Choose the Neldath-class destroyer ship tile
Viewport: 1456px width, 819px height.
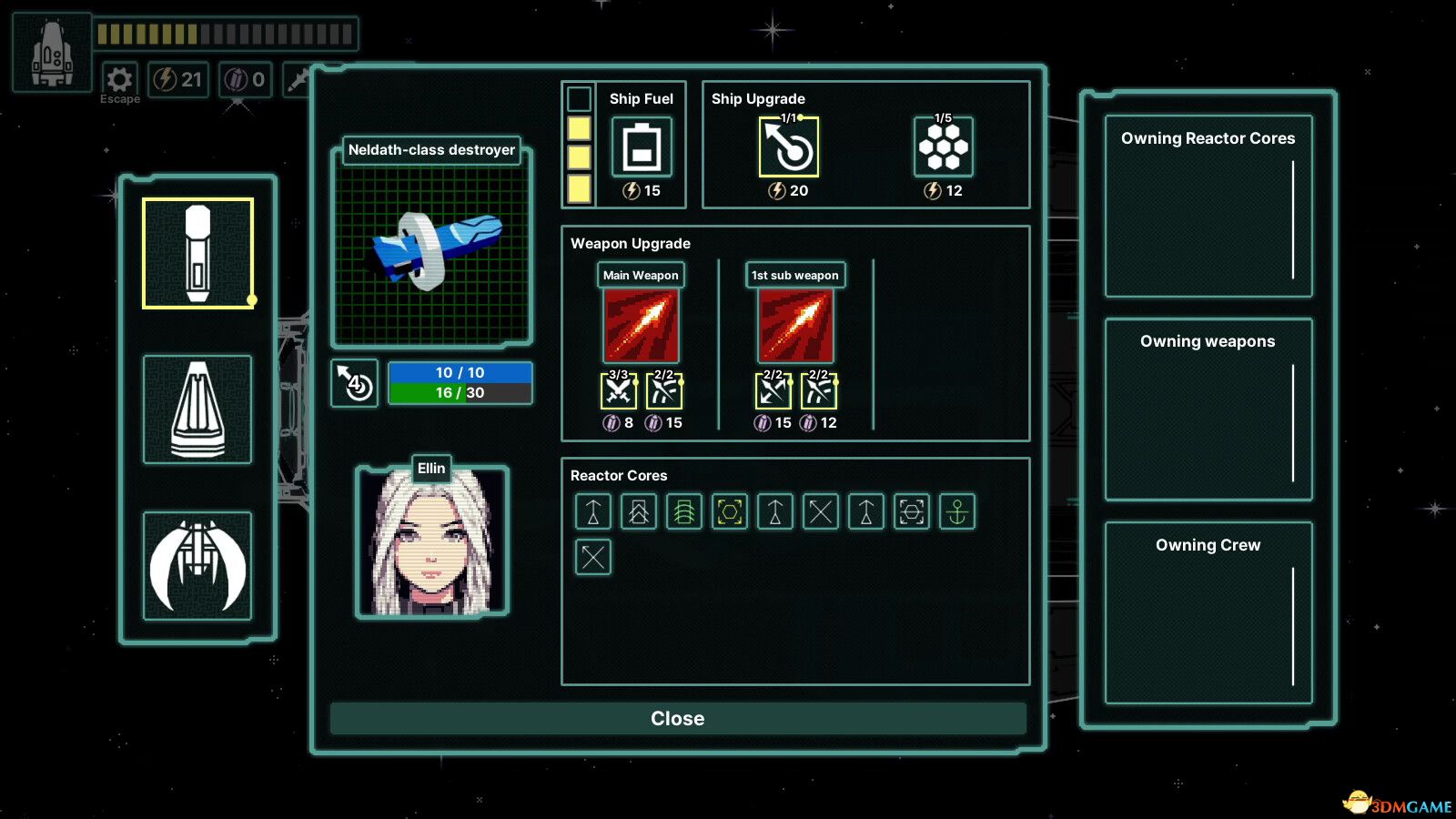(197, 254)
